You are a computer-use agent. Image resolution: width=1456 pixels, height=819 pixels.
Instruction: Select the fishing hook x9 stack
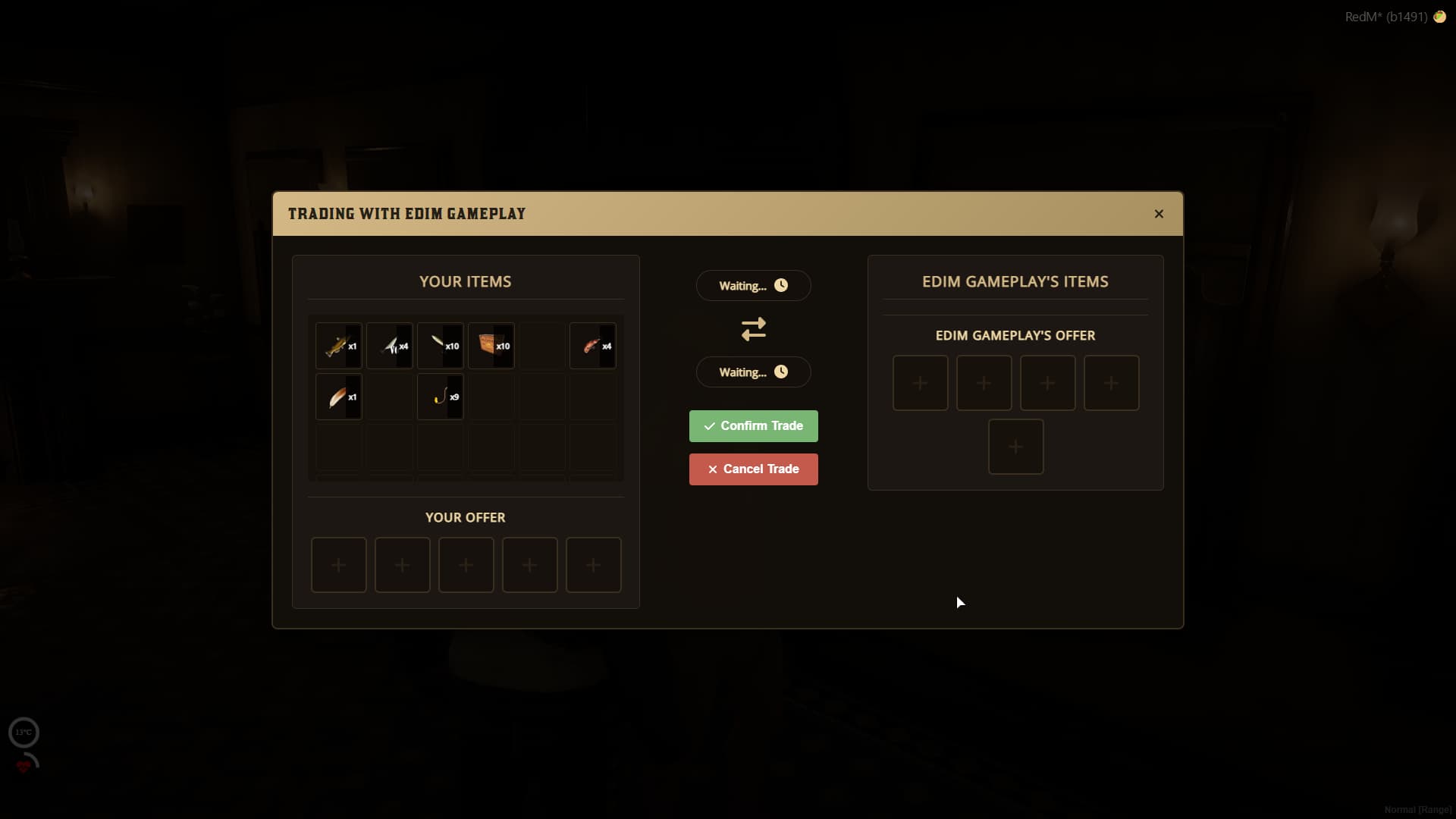[x=441, y=397]
